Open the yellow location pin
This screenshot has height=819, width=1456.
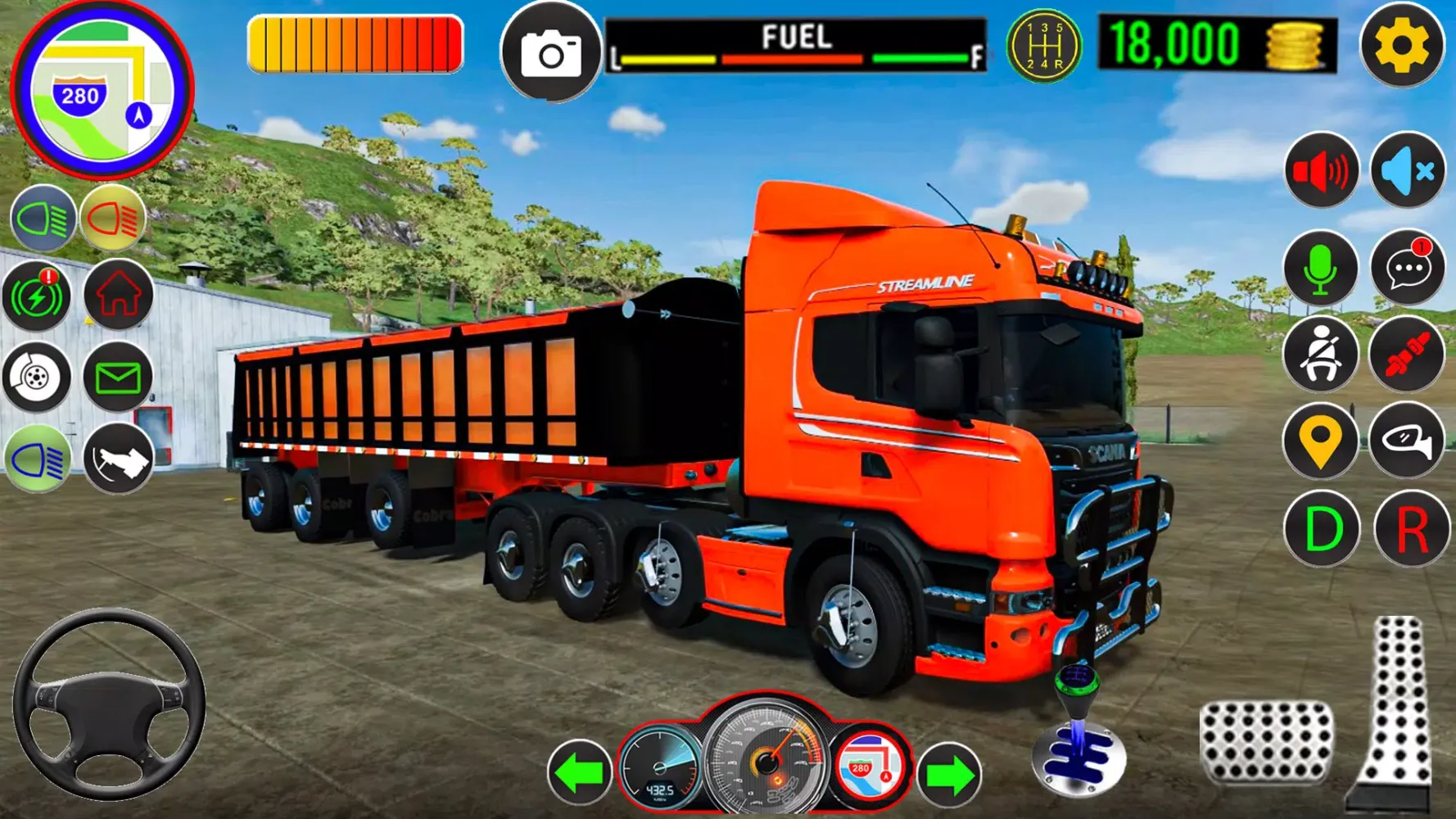(x=1321, y=441)
